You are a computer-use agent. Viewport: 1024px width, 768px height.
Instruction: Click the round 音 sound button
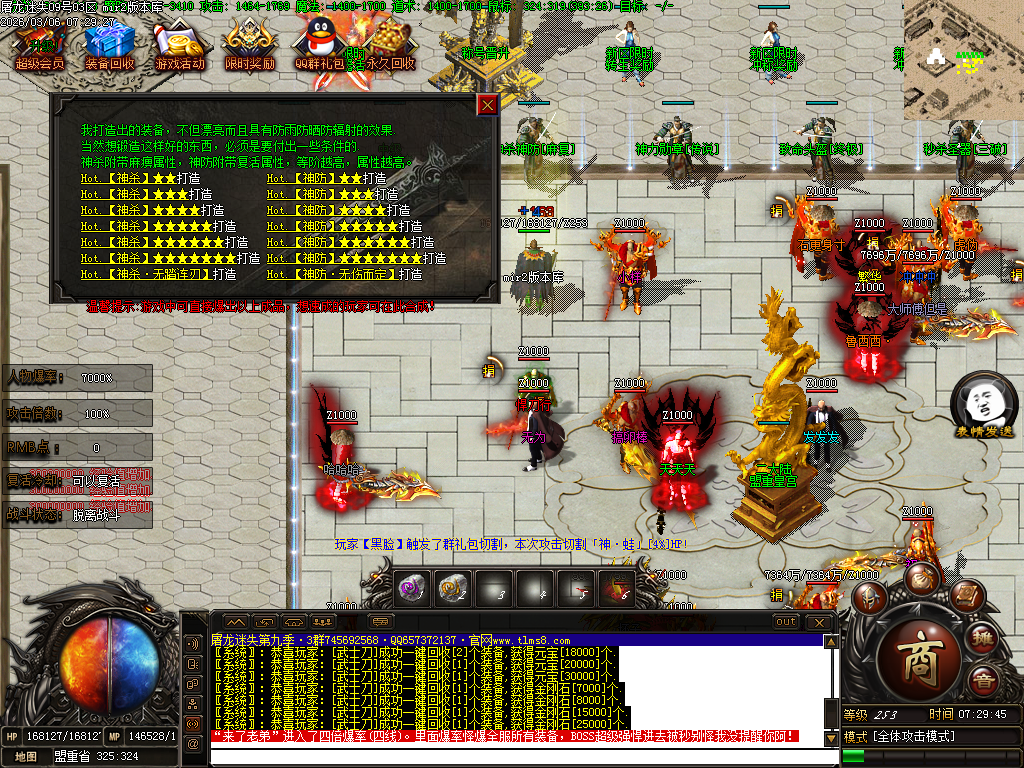985,683
